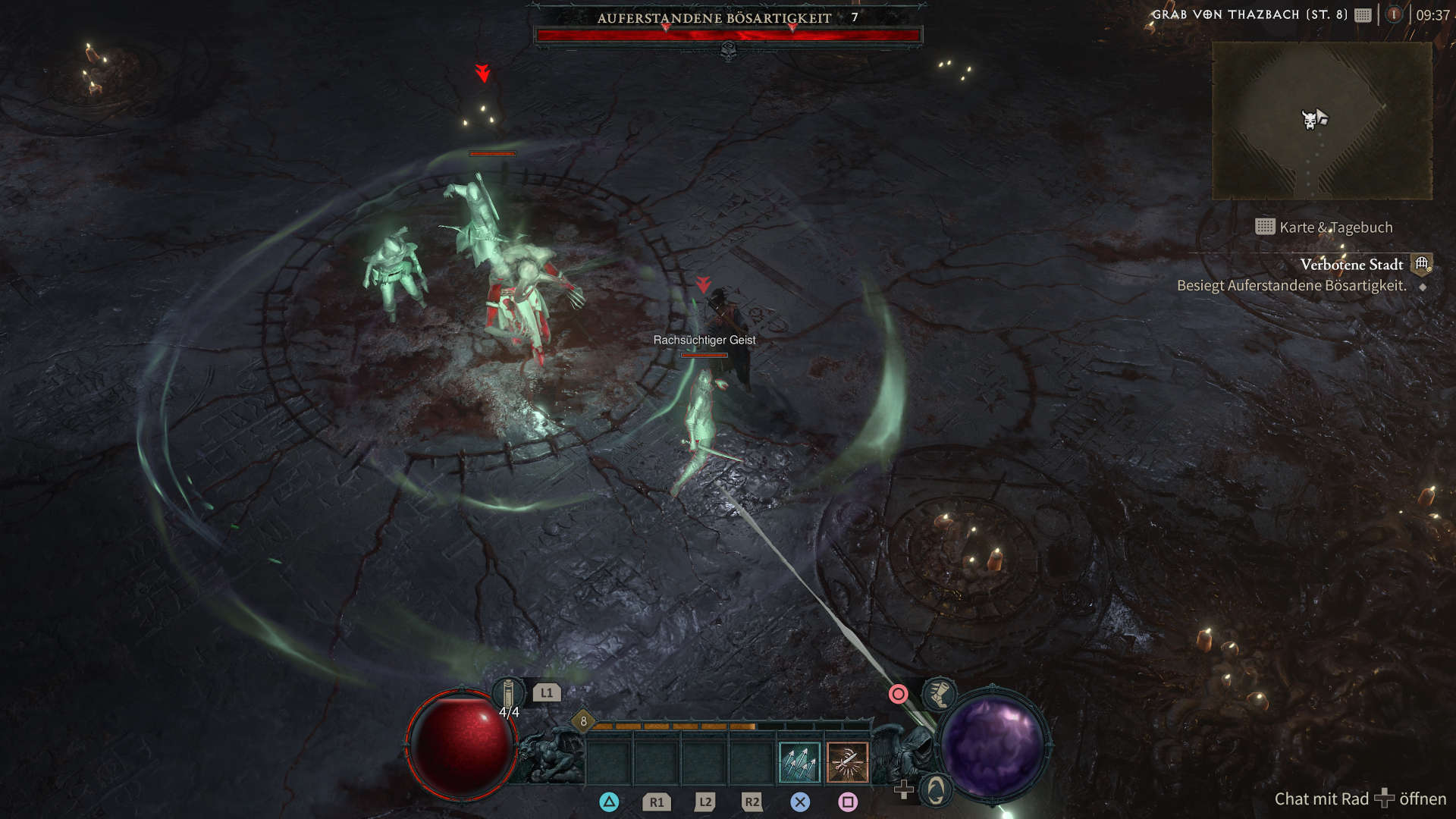This screenshot has width=1456, height=819.
Task: Activate the arrow volley skill
Action: coord(799,762)
